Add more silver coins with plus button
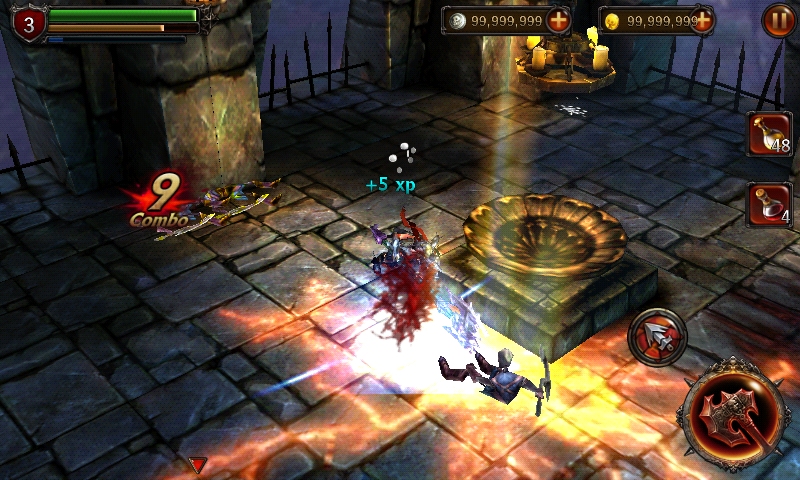800x480 pixels. point(558,20)
